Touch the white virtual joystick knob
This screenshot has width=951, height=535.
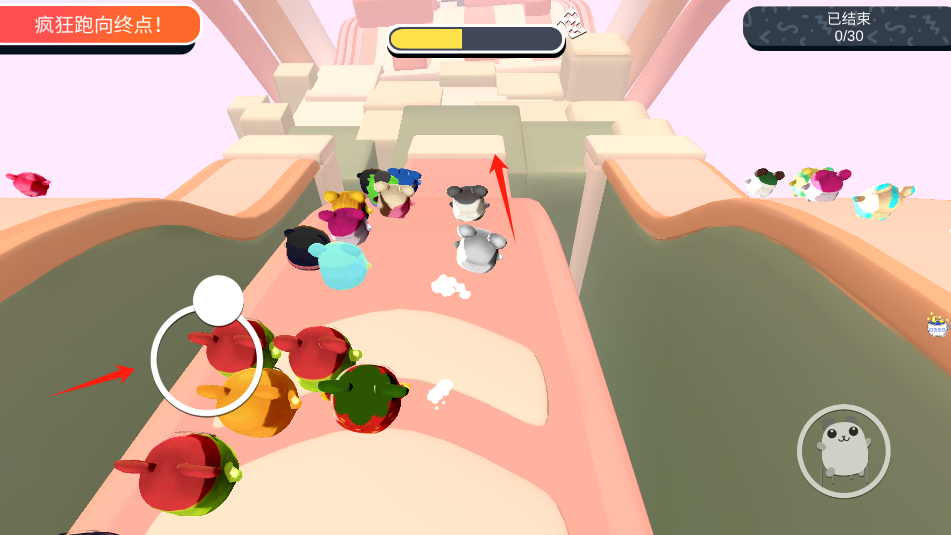click(x=218, y=300)
